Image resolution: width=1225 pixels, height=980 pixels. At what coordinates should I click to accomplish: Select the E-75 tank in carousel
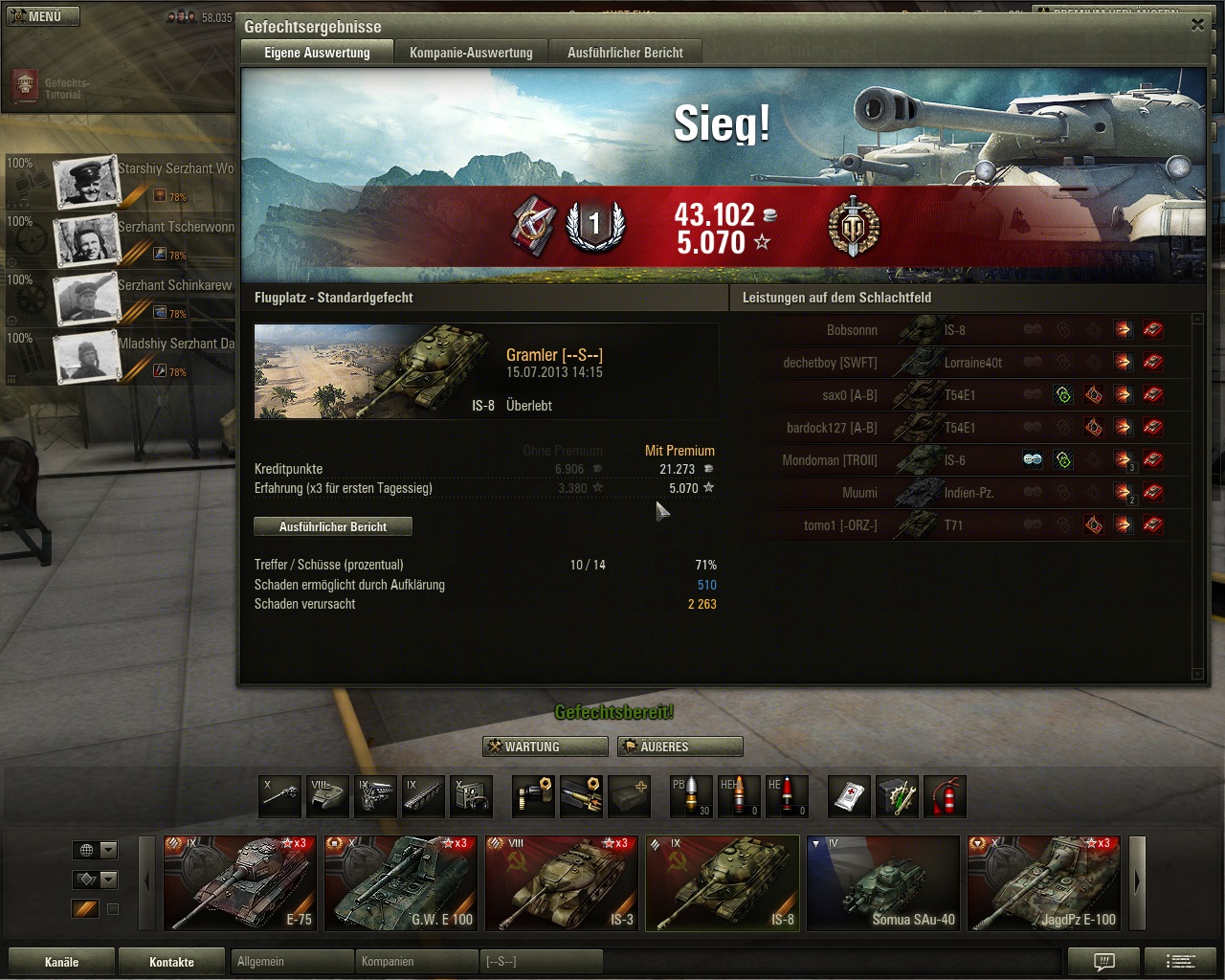(239, 882)
